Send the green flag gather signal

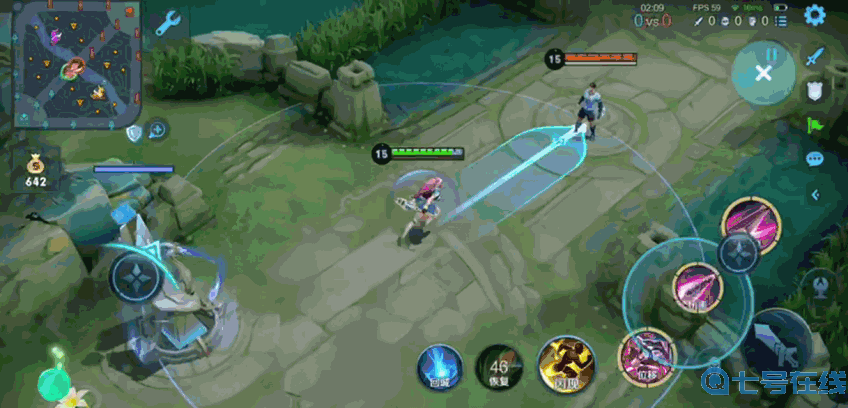(x=815, y=125)
